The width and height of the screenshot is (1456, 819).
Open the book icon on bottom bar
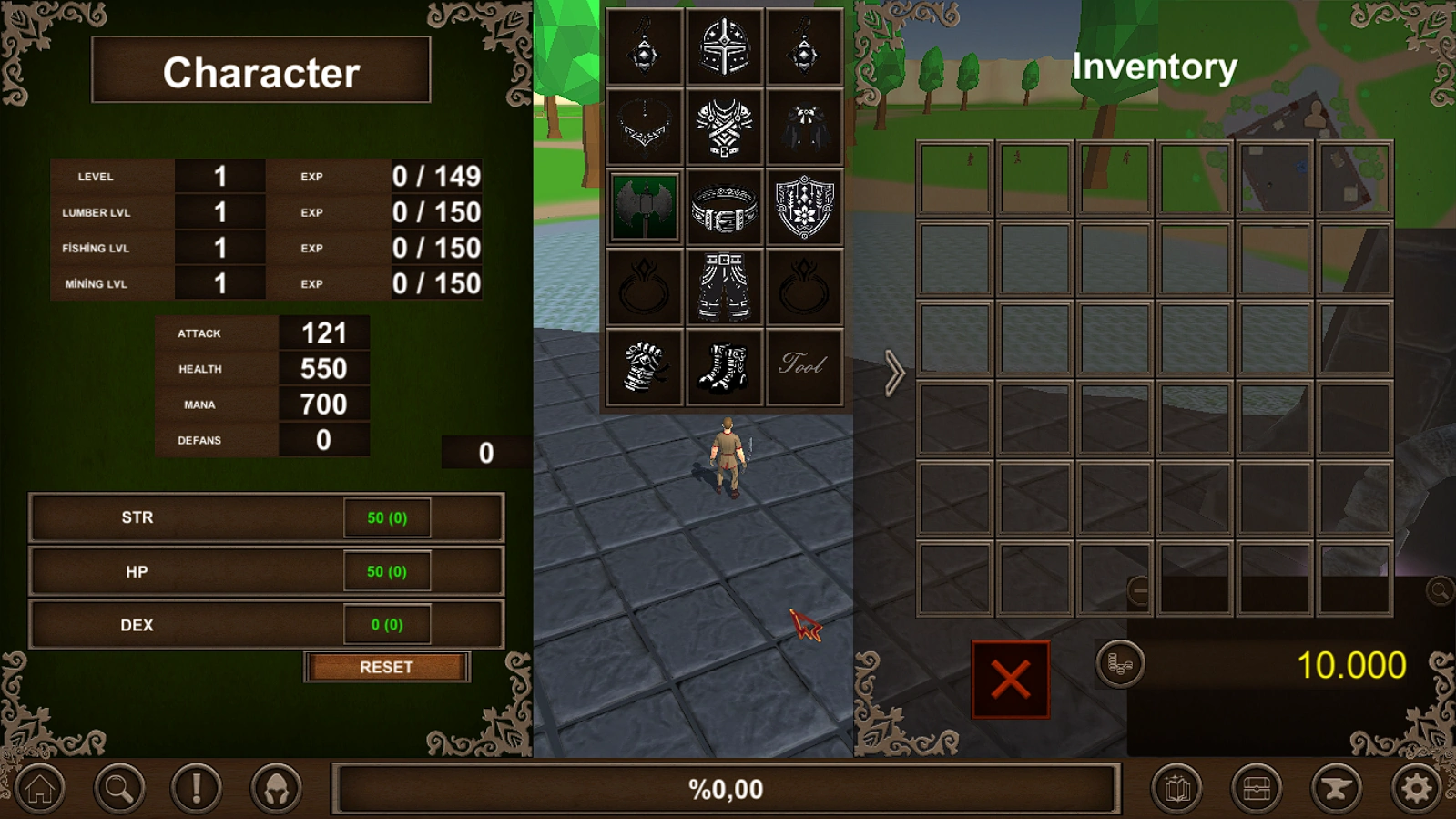pyautogui.click(x=1176, y=789)
